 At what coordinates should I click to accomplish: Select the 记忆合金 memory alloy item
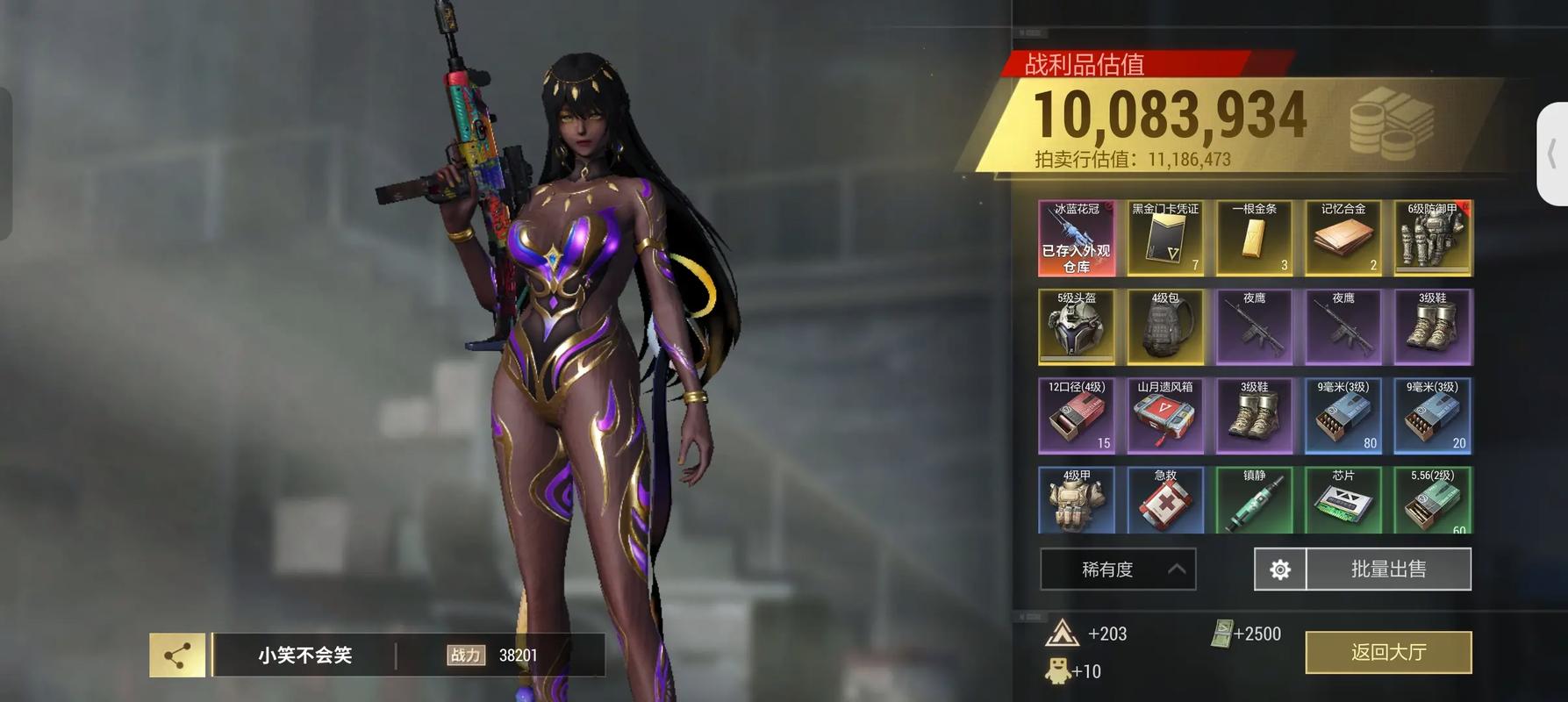click(x=1343, y=239)
